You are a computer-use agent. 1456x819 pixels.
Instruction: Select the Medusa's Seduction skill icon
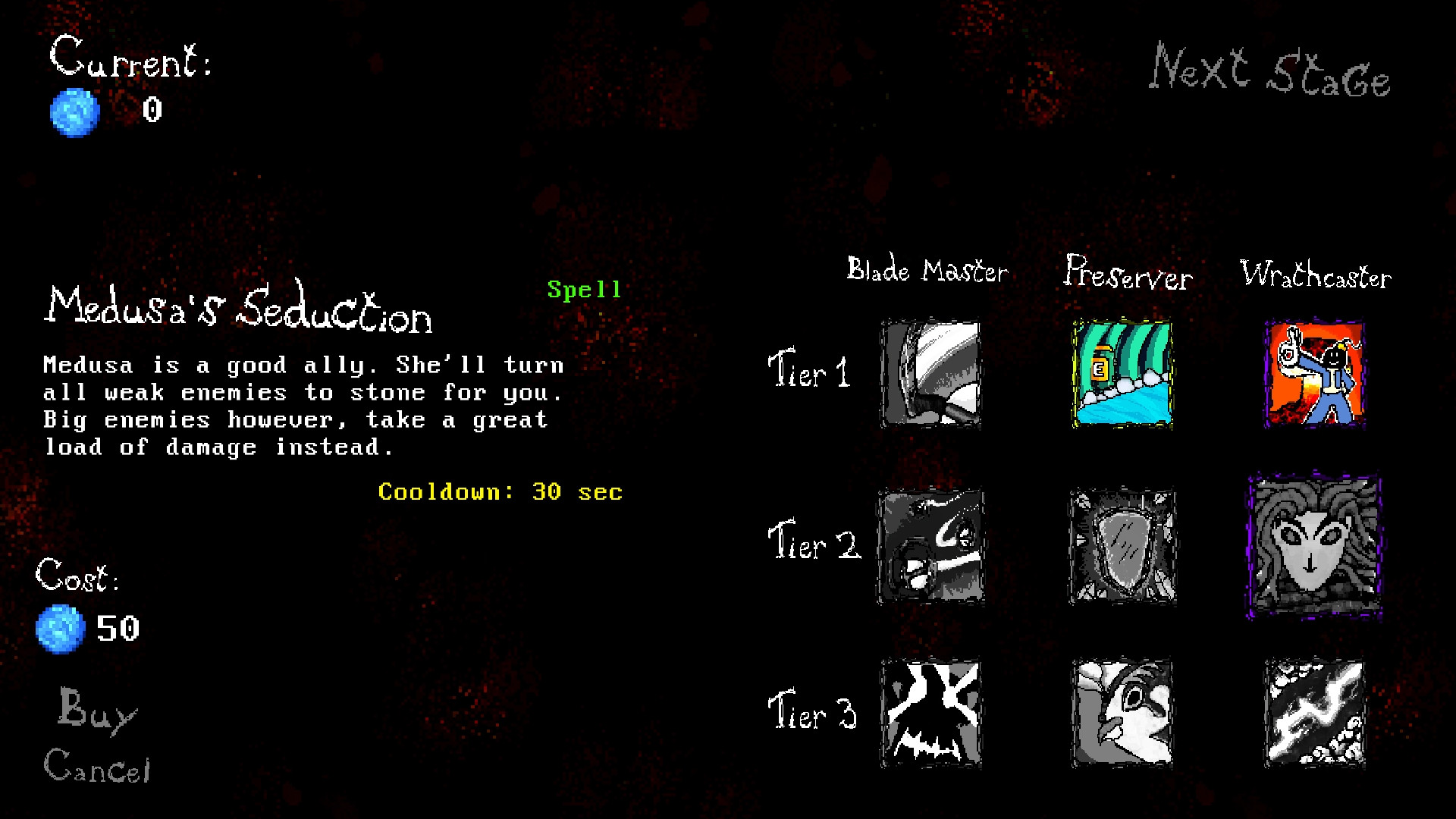click(x=1313, y=544)
